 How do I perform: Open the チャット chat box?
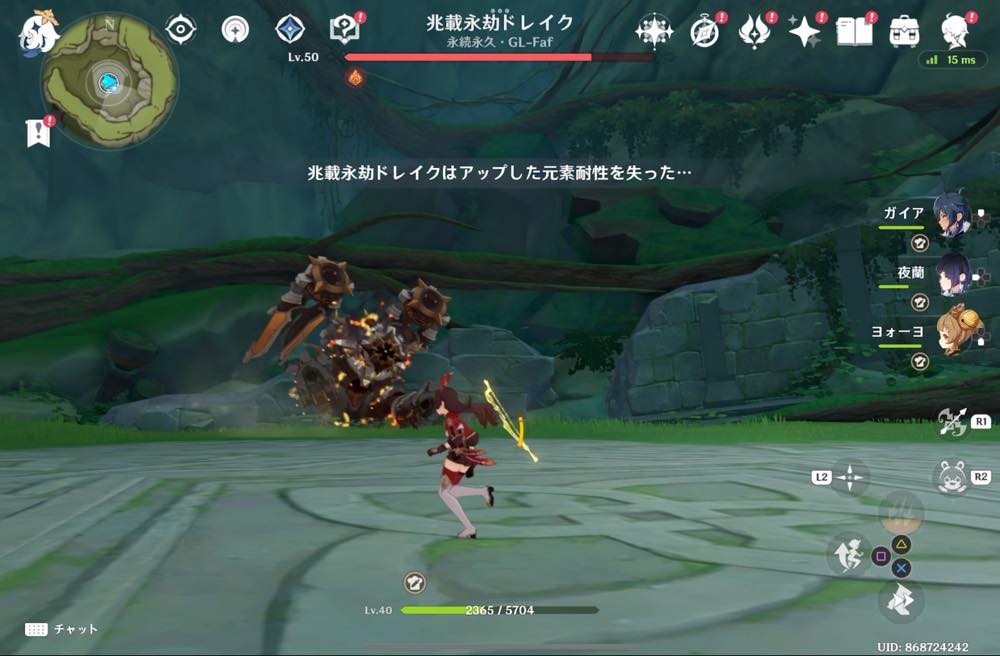click(62, 629)
